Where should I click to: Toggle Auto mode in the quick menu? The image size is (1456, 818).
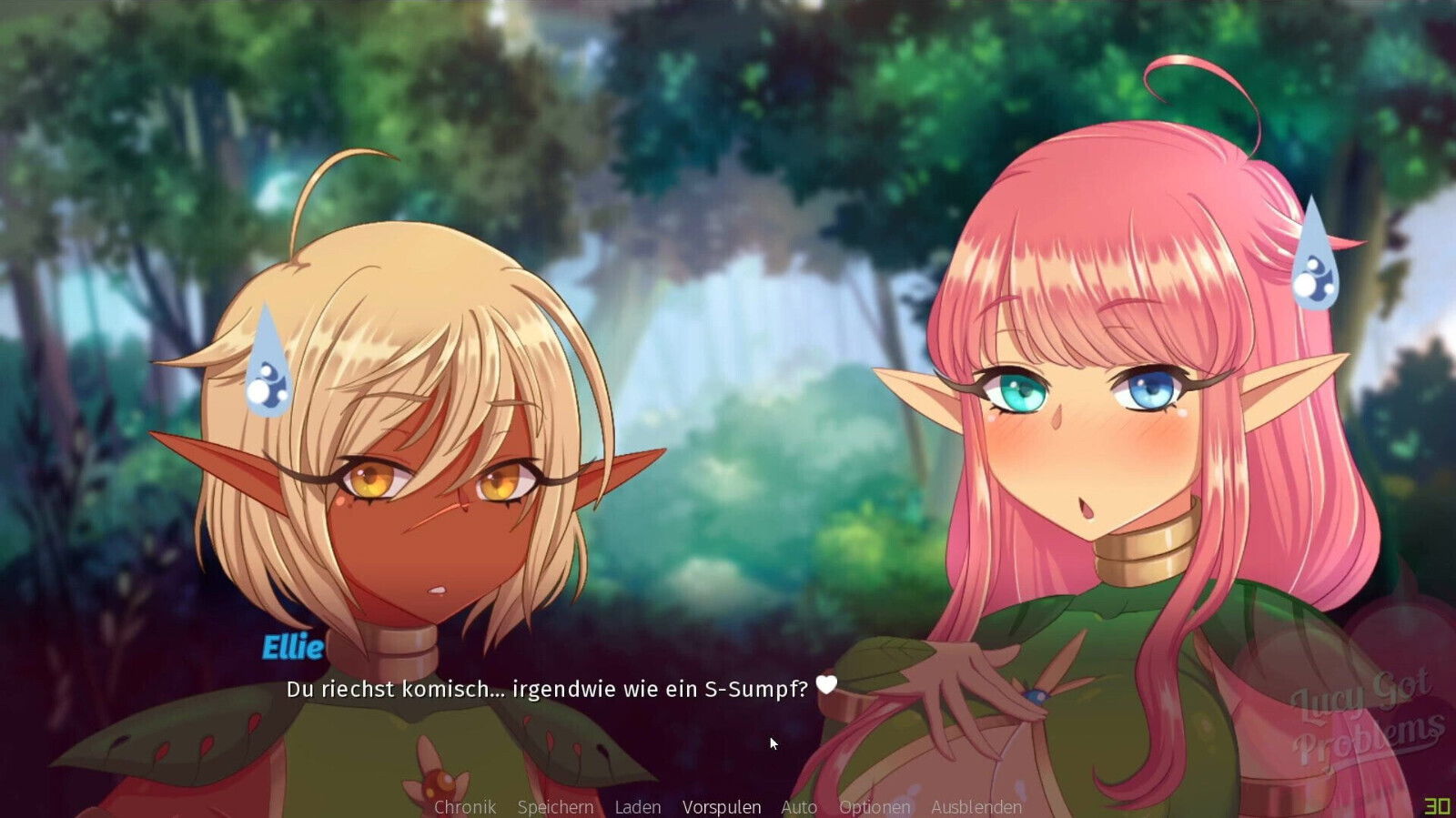click(797, 806)
